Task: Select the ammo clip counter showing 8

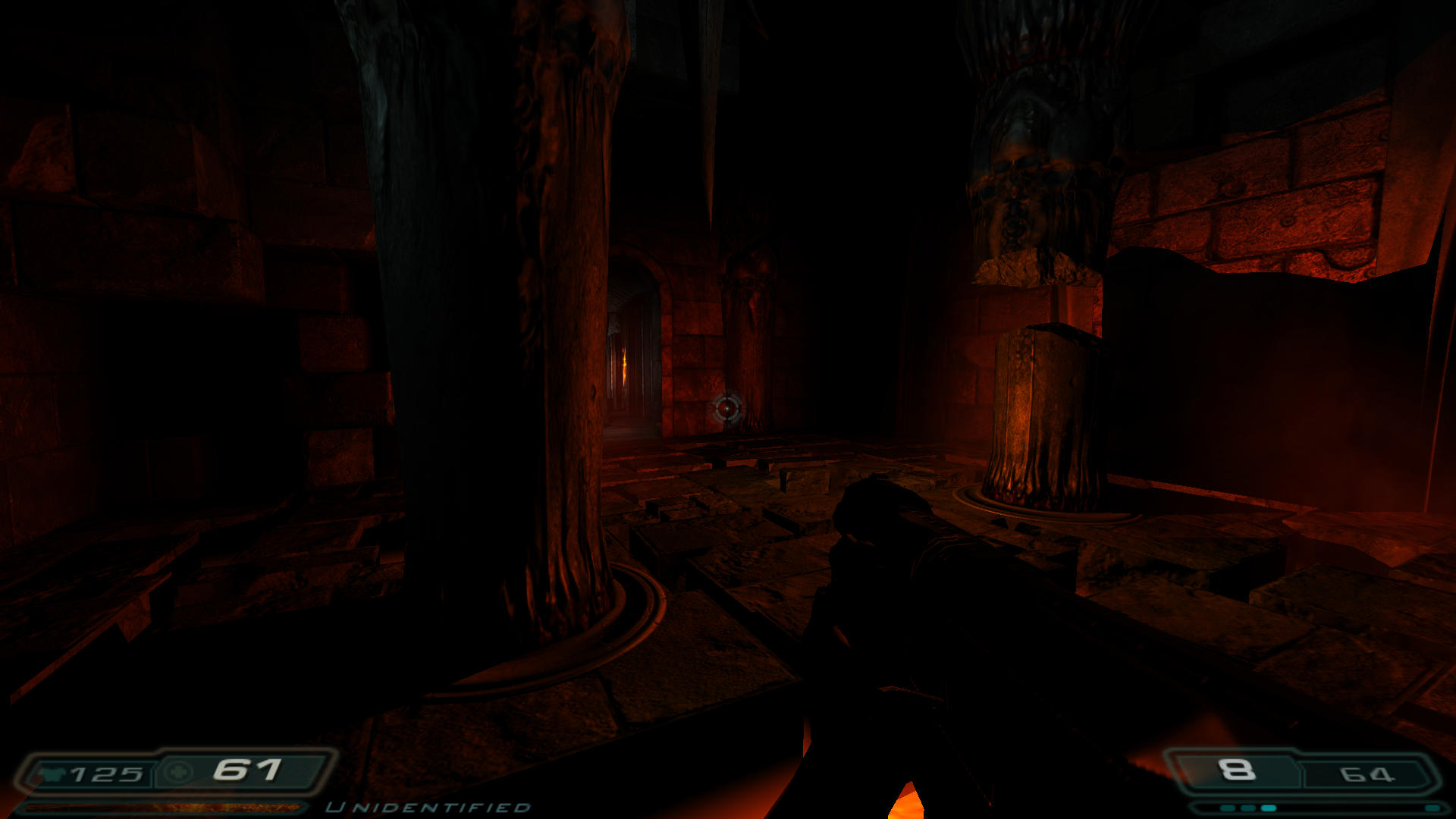Action: click(1235, 769)
